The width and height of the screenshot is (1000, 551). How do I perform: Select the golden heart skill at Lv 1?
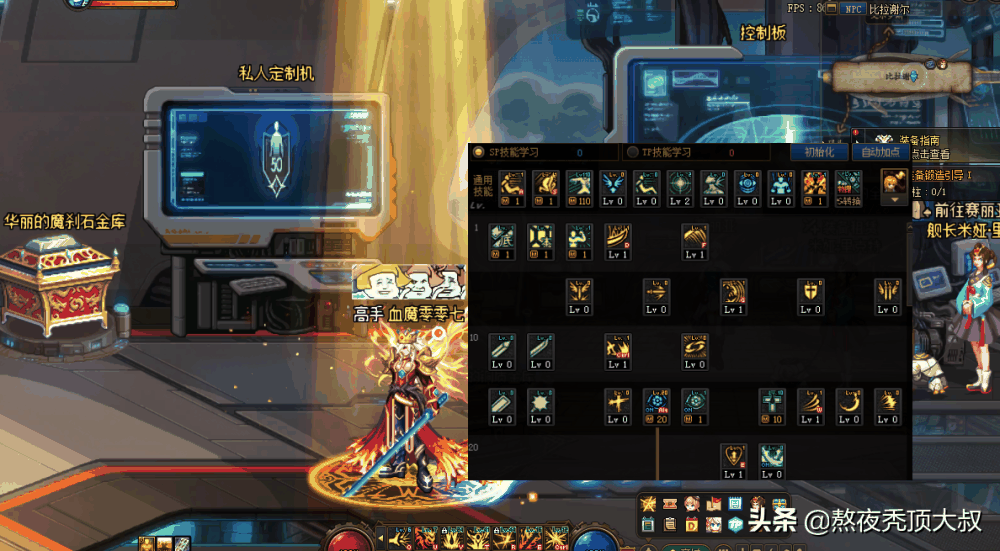tap(733, 457)
